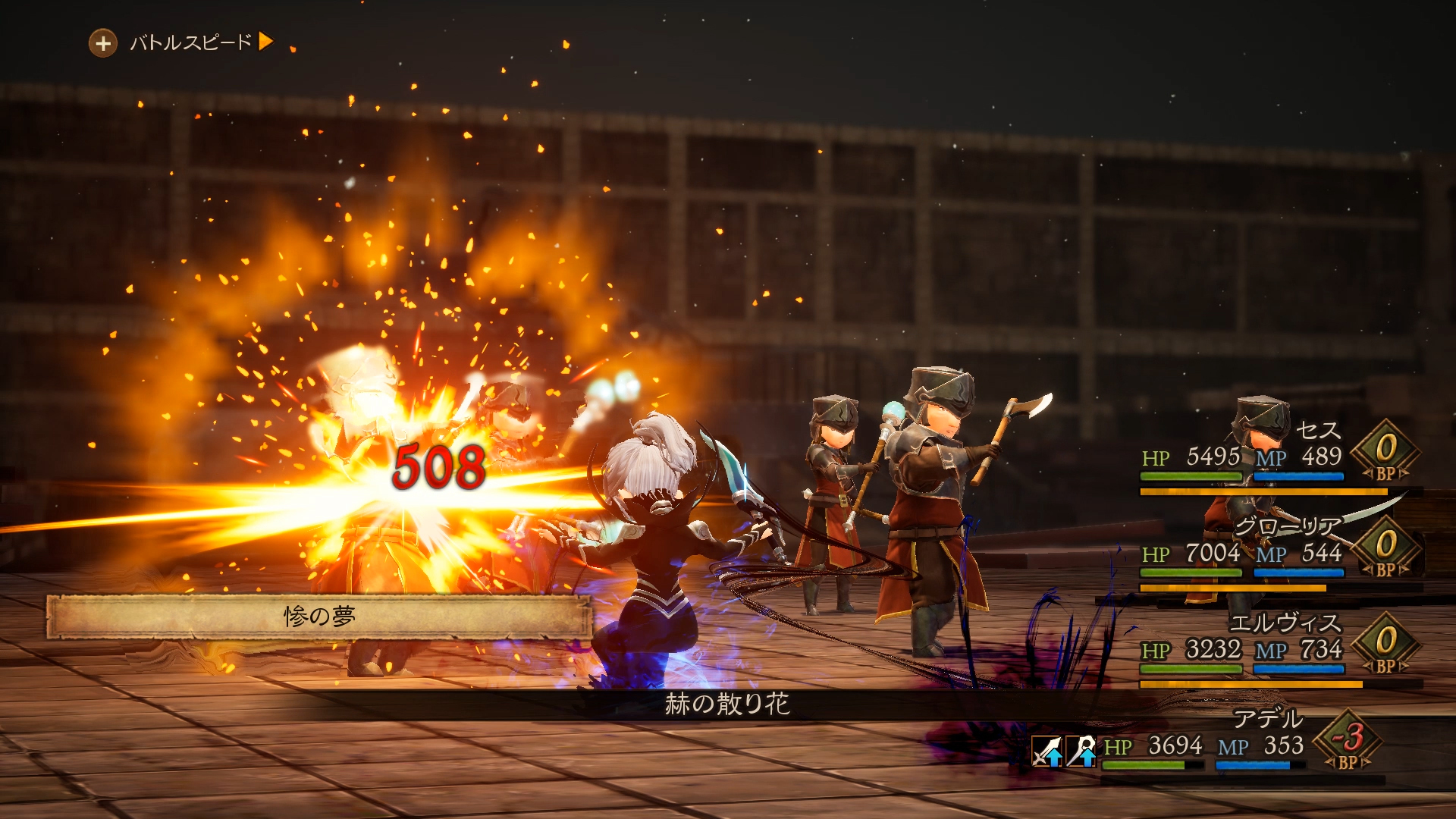Select party member アデル in the status list

[1267, 718]
